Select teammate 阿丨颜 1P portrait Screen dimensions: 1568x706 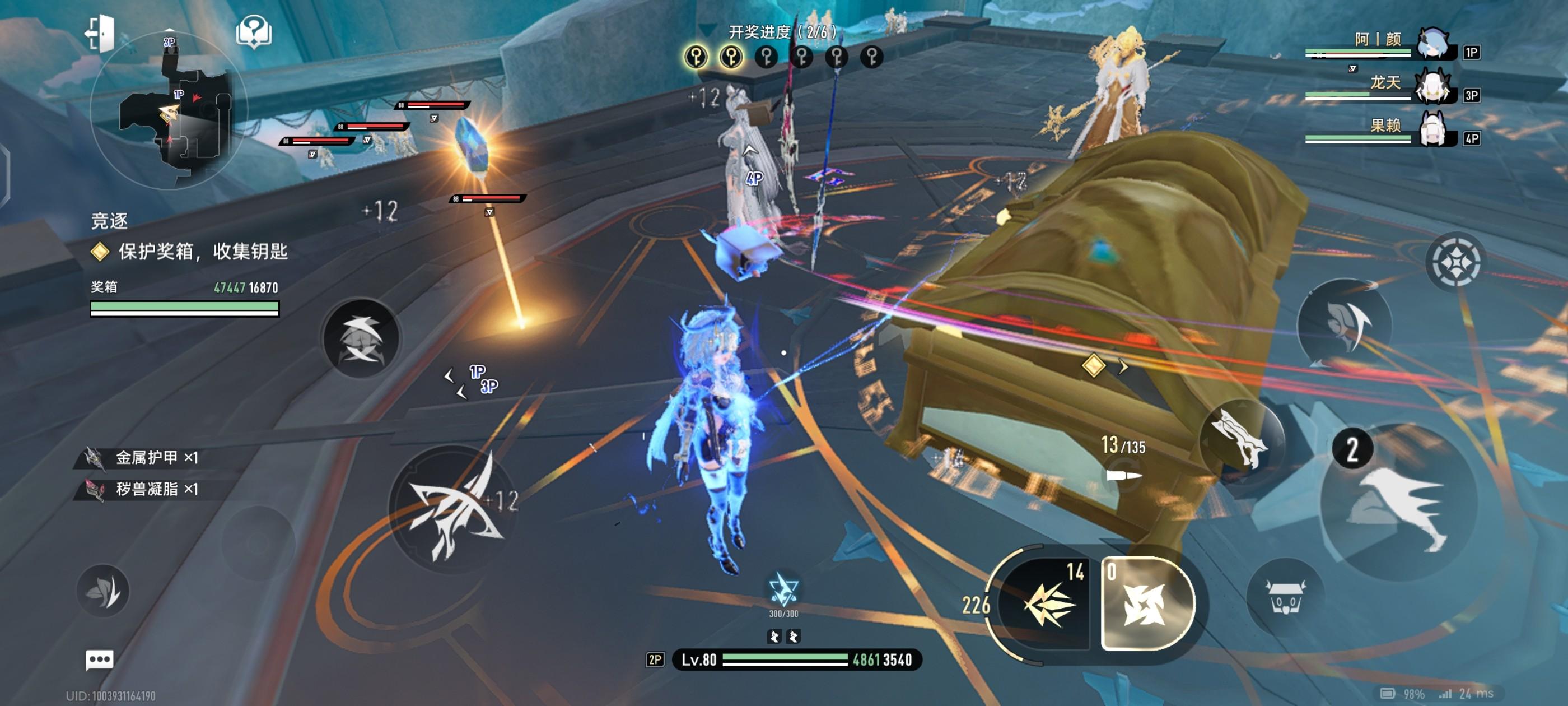click(x=1434, y=44)
